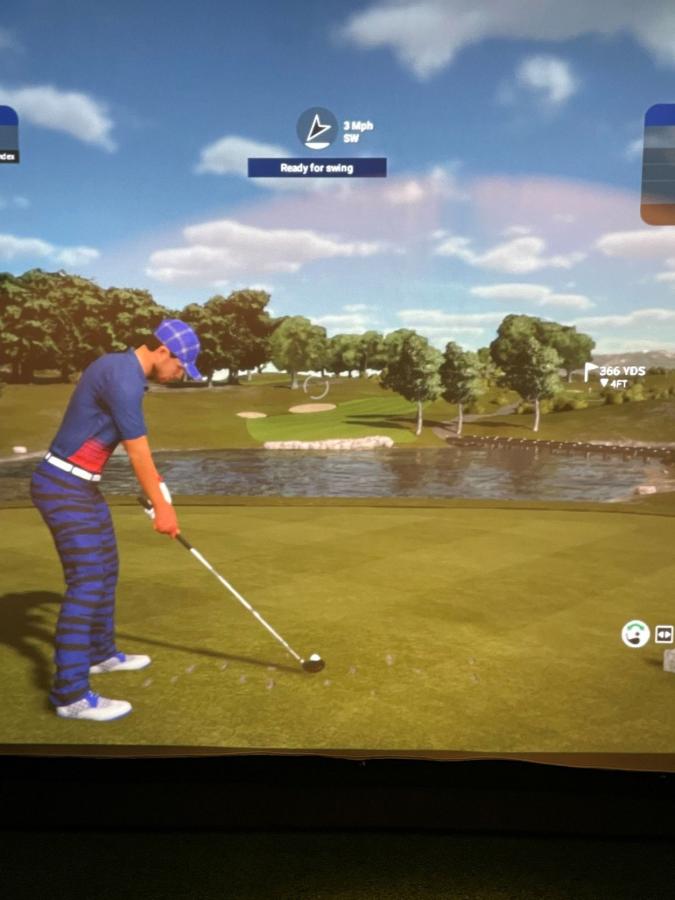
Task: Open the cropped scorecard panel with orange footer
Action: point(659,164)
